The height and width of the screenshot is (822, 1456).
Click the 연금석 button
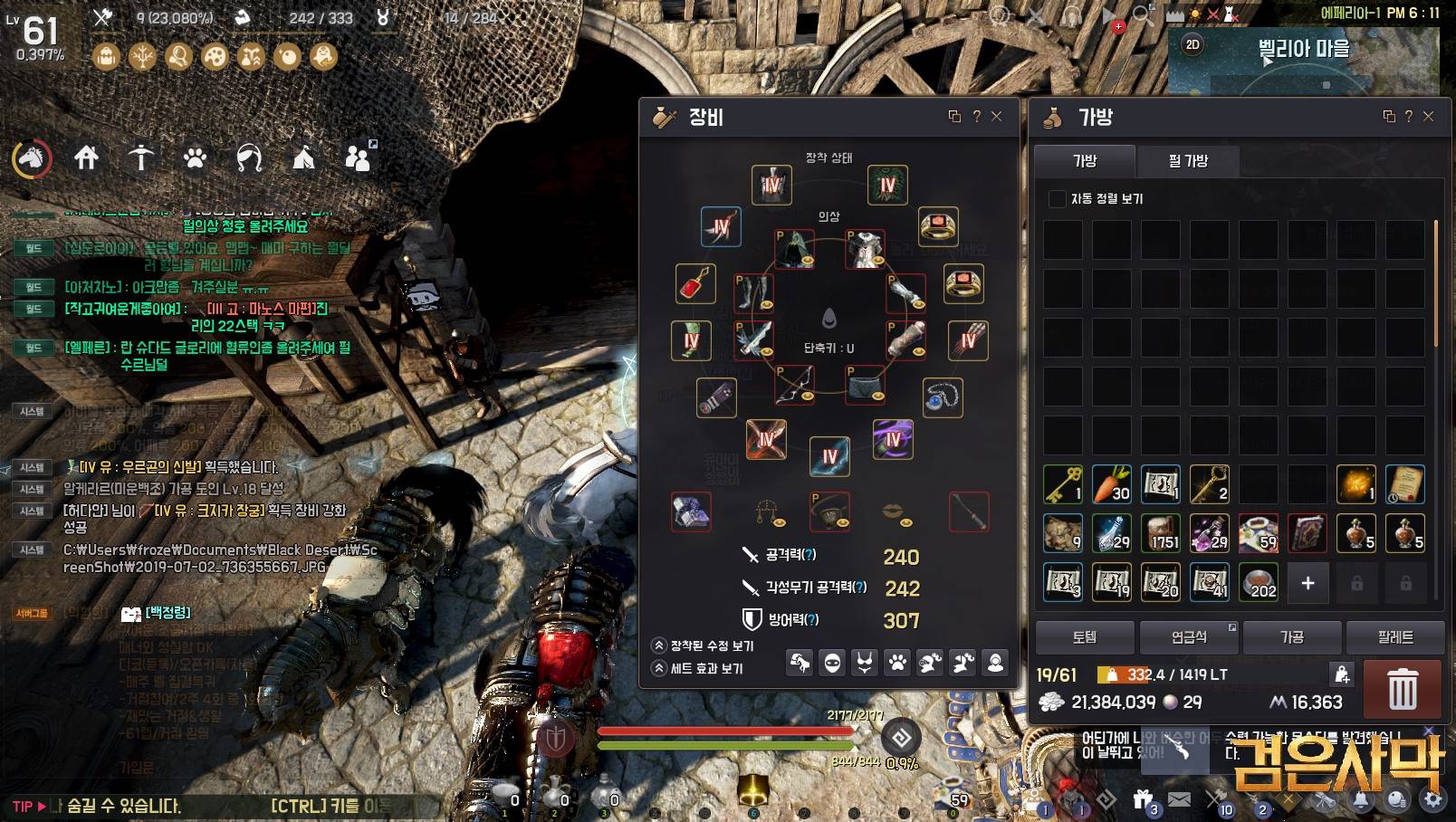[x=1189, y=637]
